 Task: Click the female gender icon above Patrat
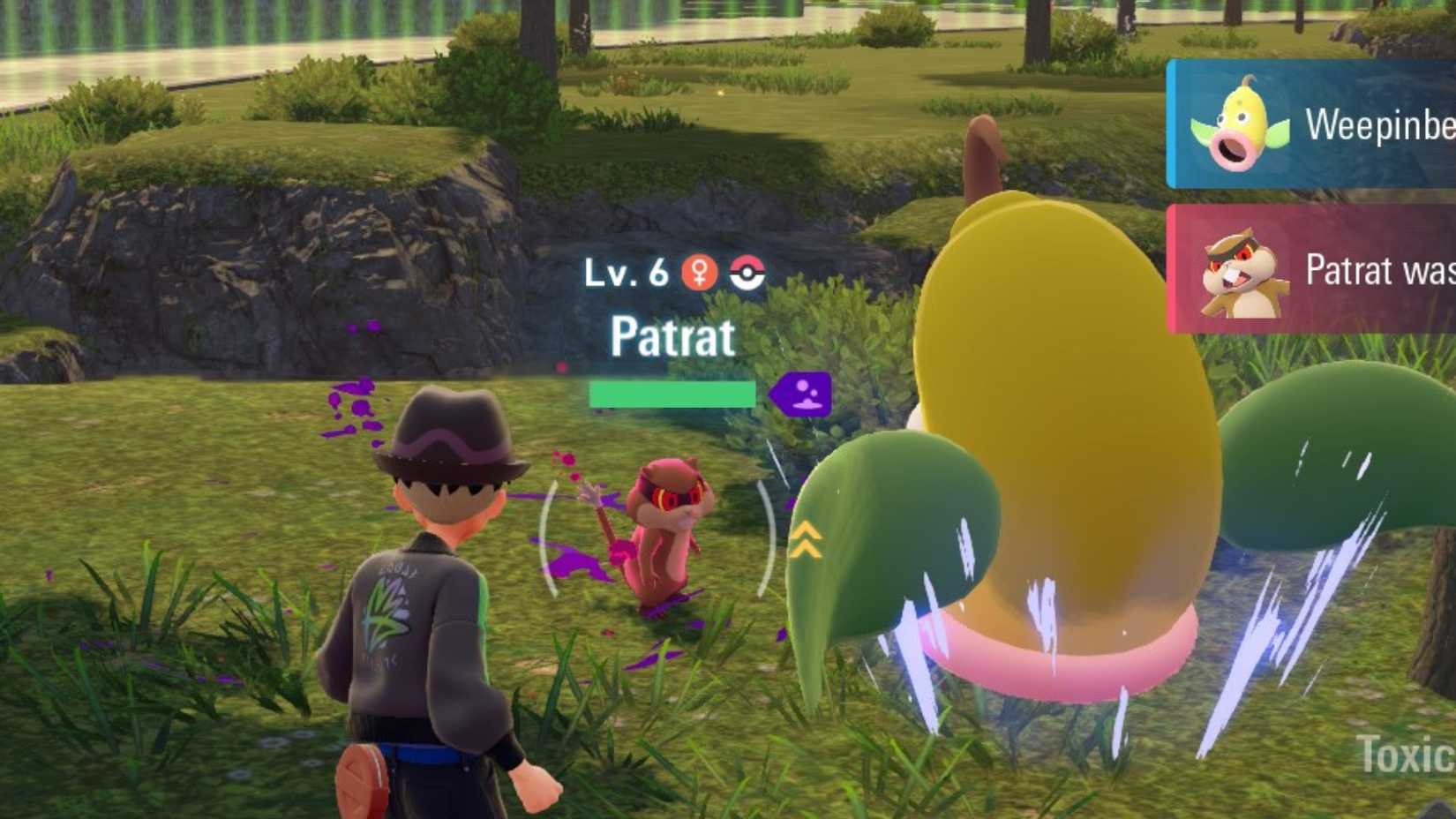click(x=698, y=272)
